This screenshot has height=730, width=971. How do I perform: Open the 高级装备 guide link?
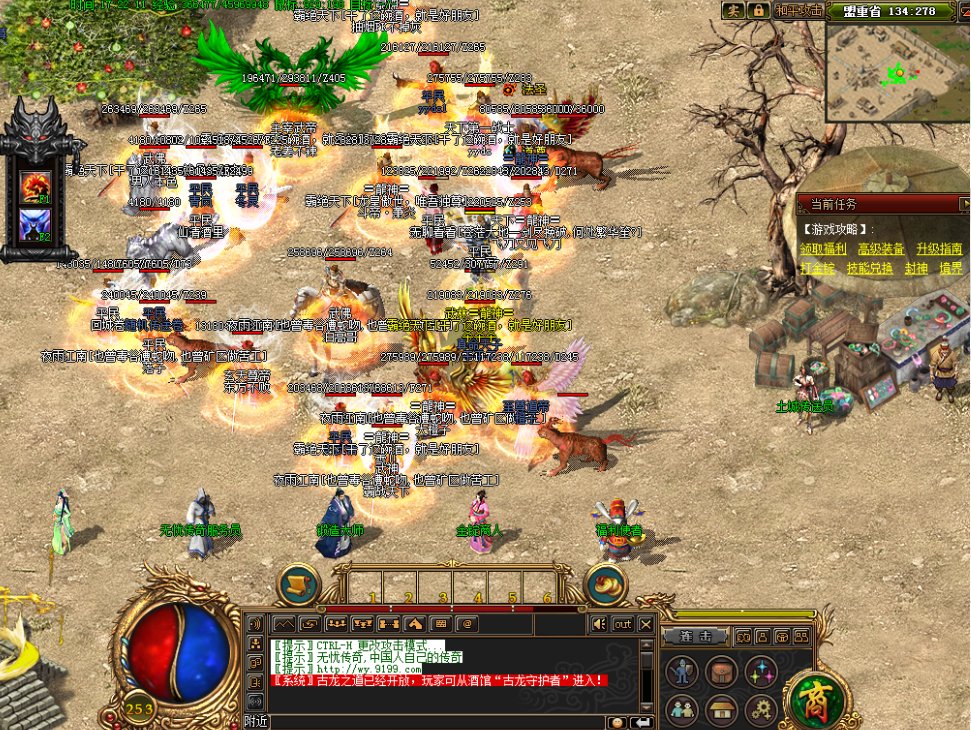(x=880, y=249)
